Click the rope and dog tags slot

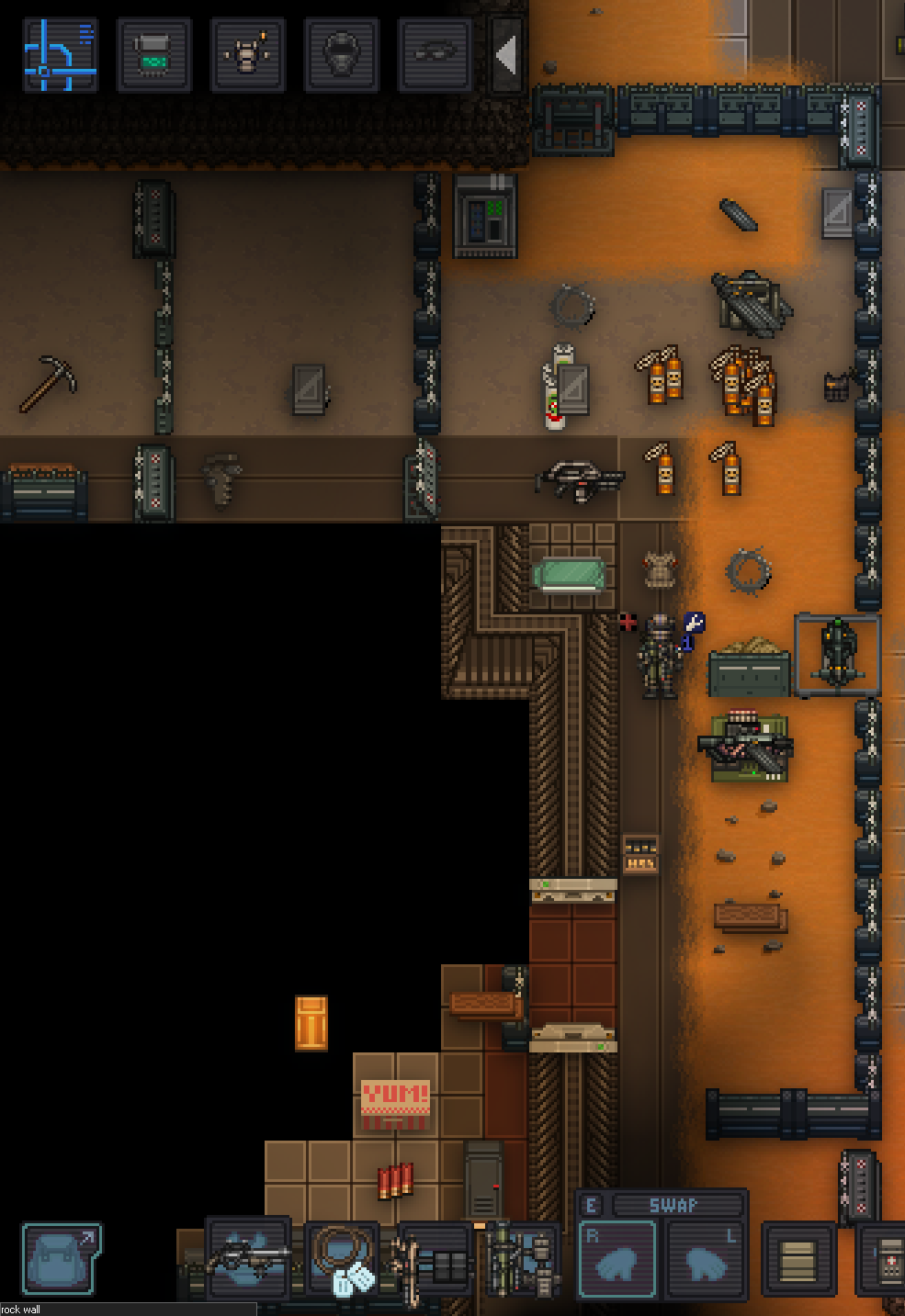click(x=342, y=1258)
